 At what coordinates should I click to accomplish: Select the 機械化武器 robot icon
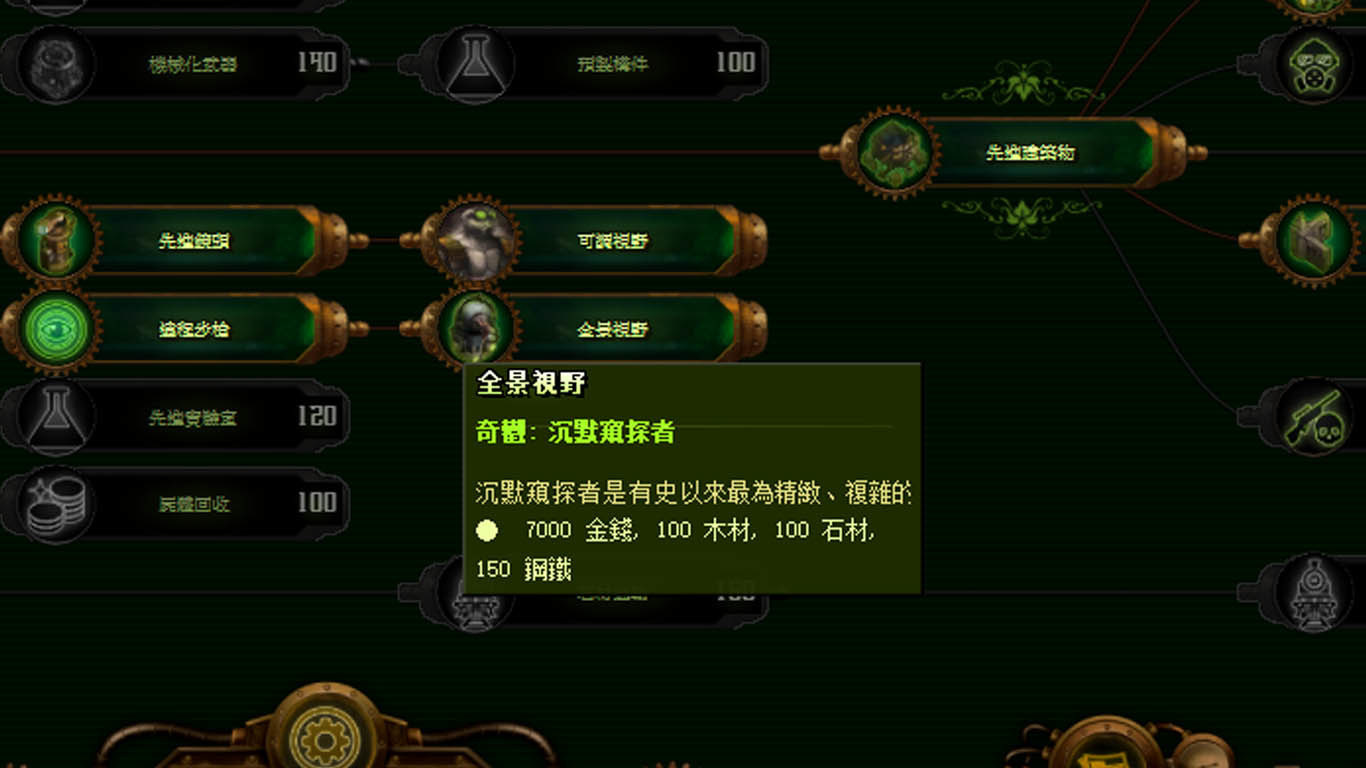click(x=52, y=62)
